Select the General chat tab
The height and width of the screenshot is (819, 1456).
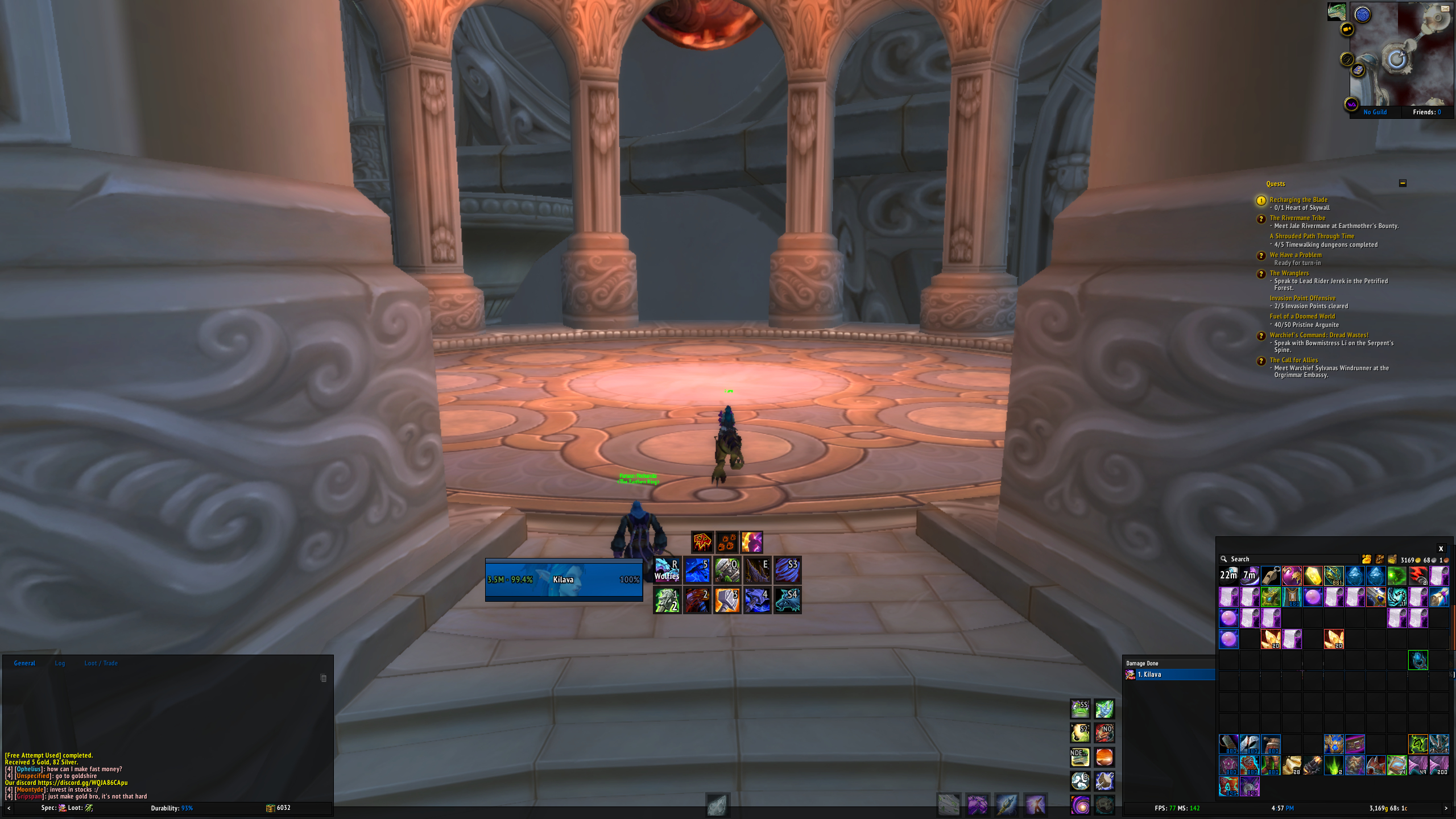(24, 663)
